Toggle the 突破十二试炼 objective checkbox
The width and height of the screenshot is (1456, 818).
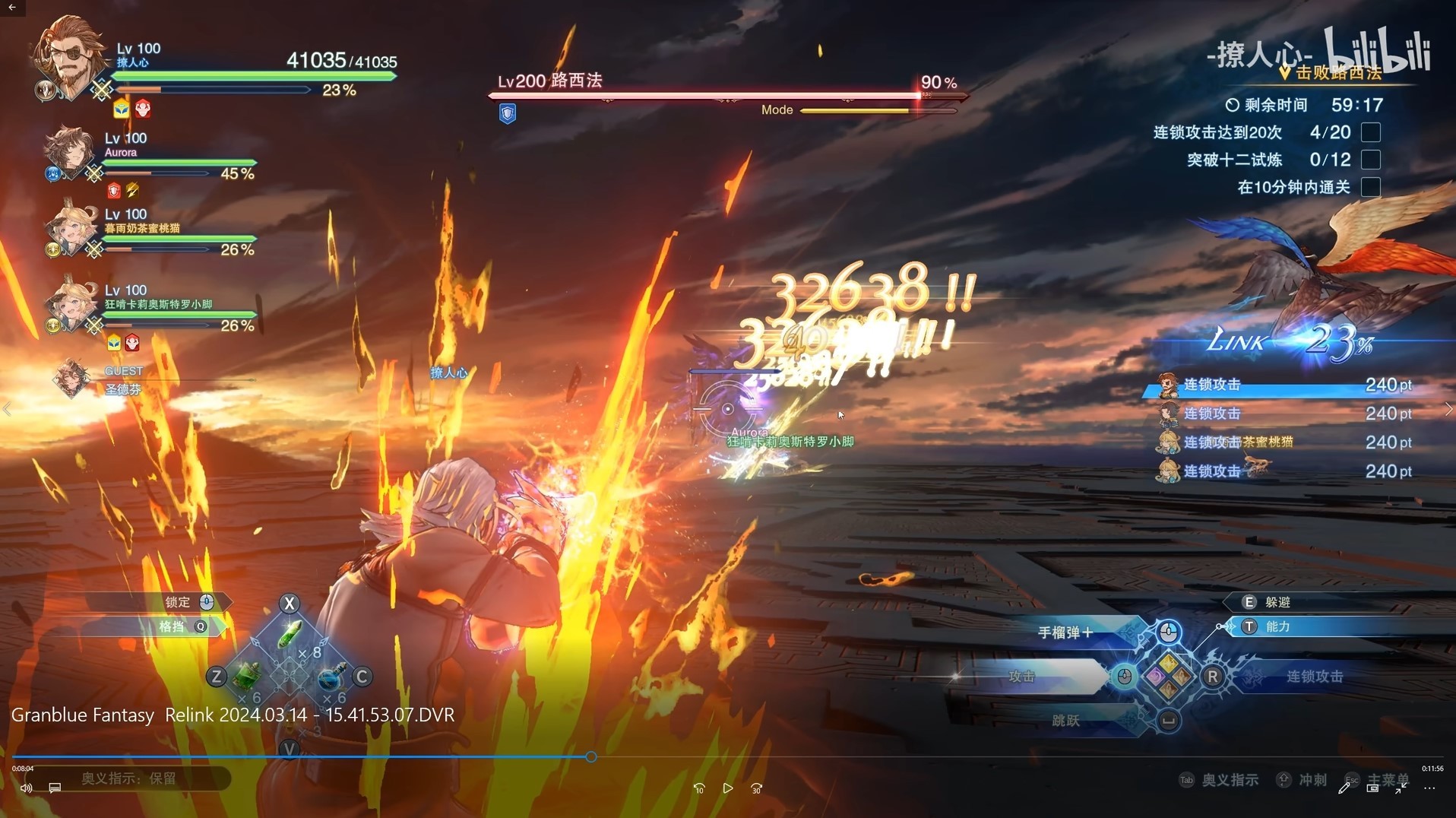click(x=1370, y=160)
